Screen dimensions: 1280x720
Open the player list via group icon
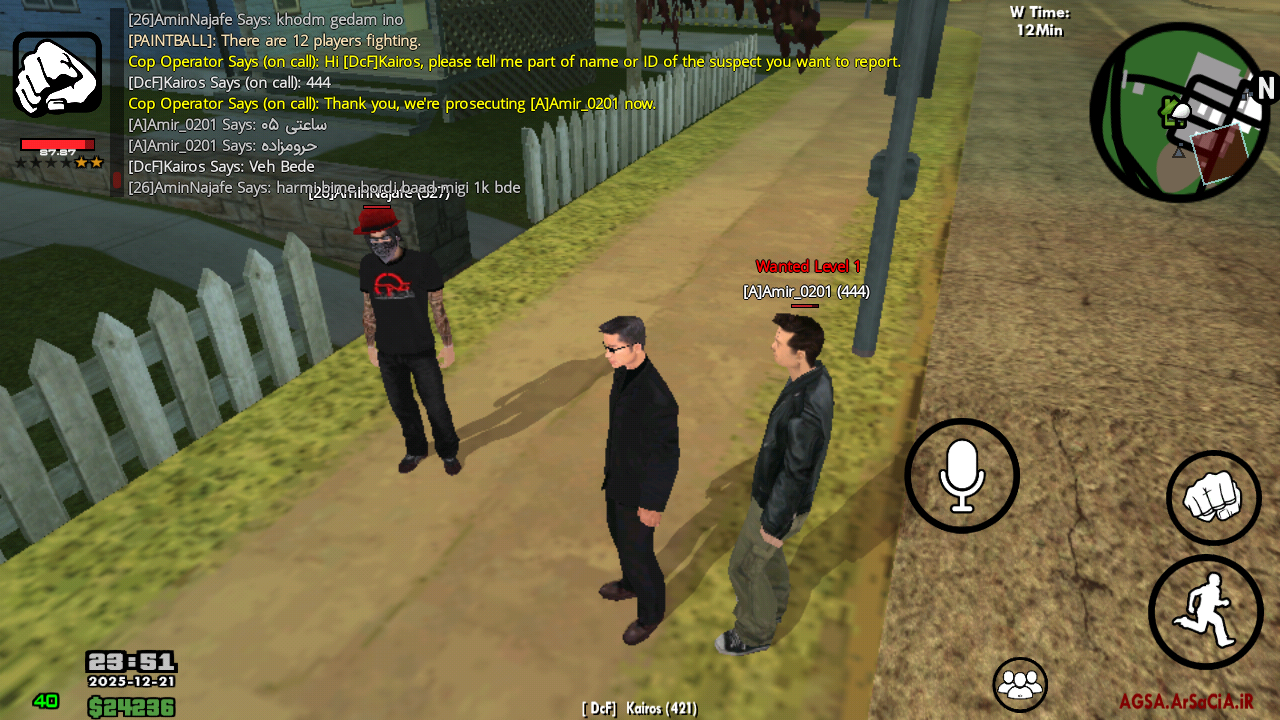[x=1019, y=685]
